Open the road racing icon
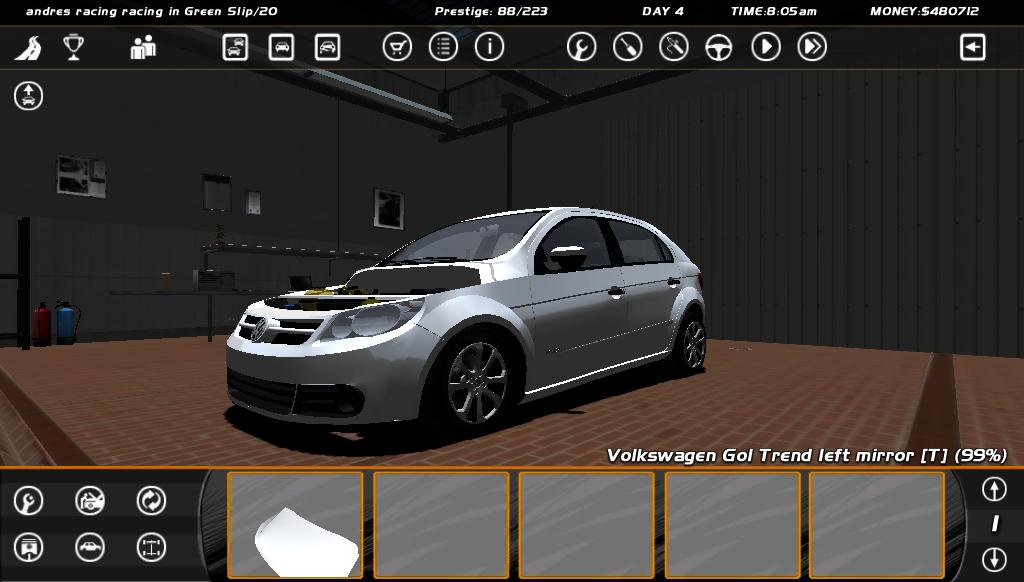The image size is (1024, 582). click(x=28, y=47)
